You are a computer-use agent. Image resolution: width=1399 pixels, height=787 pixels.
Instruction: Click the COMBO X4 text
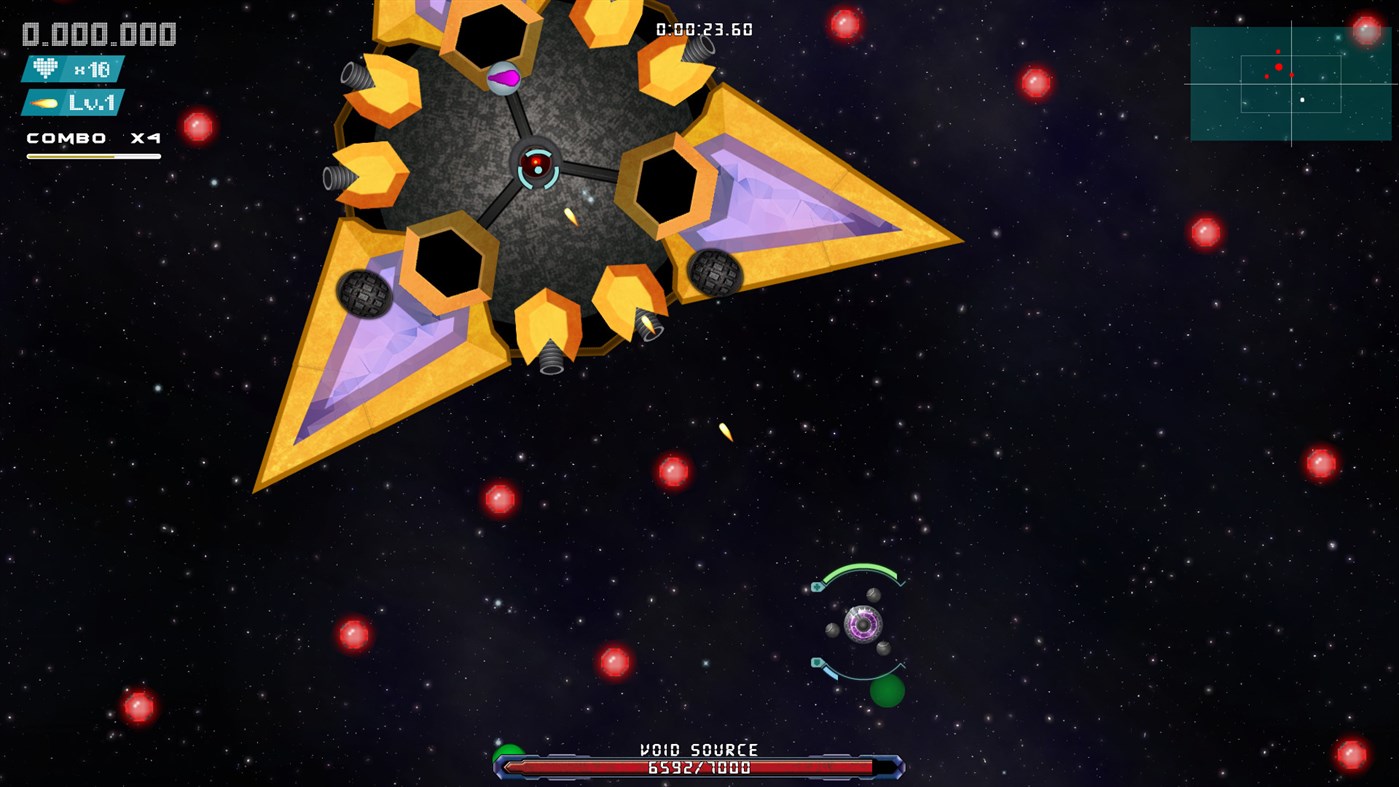tap(93, 140)
